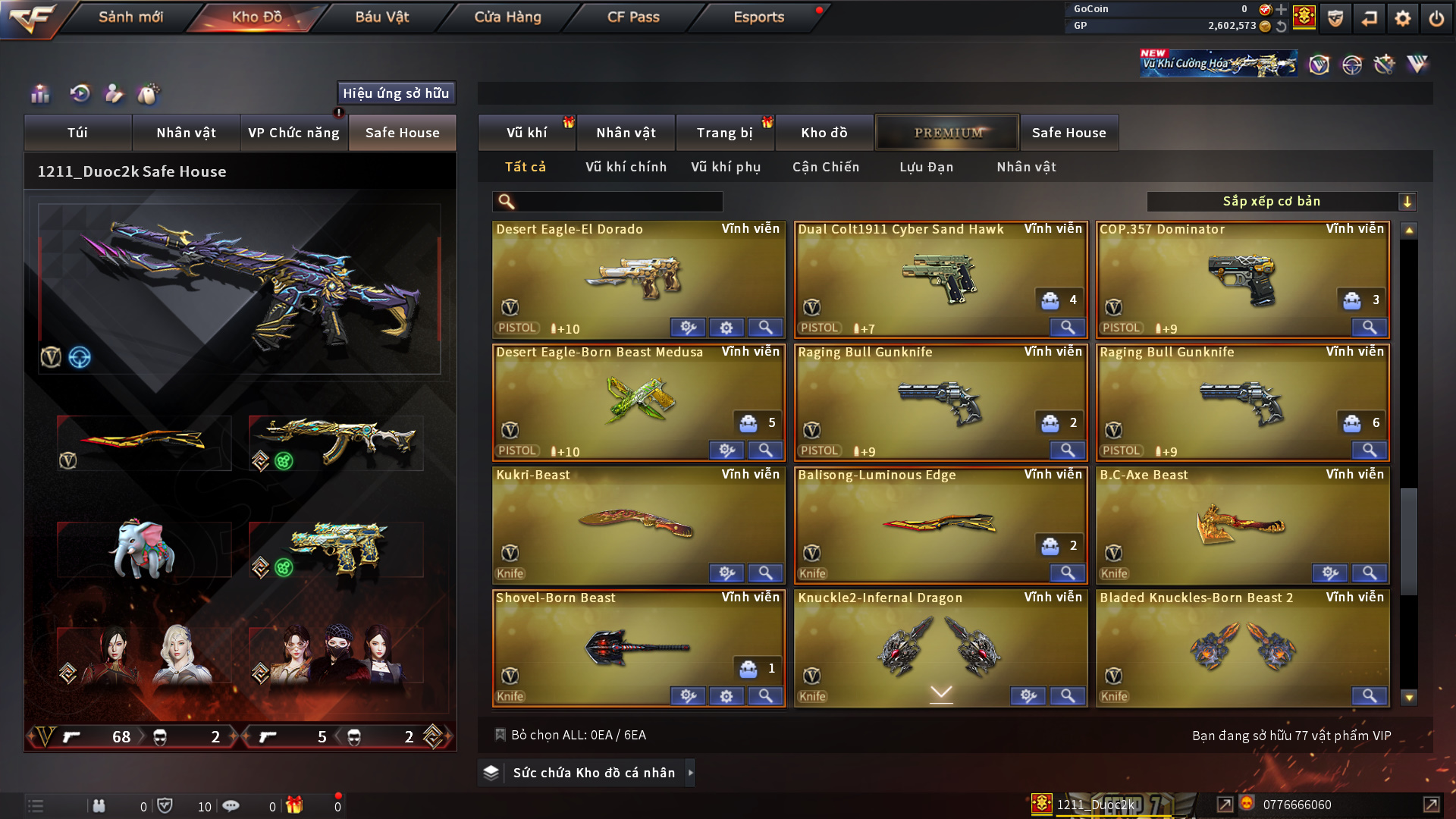The image size is (1456, 819).
Task: Switch to the Túi tab
Action: click(x=77, y=133)
